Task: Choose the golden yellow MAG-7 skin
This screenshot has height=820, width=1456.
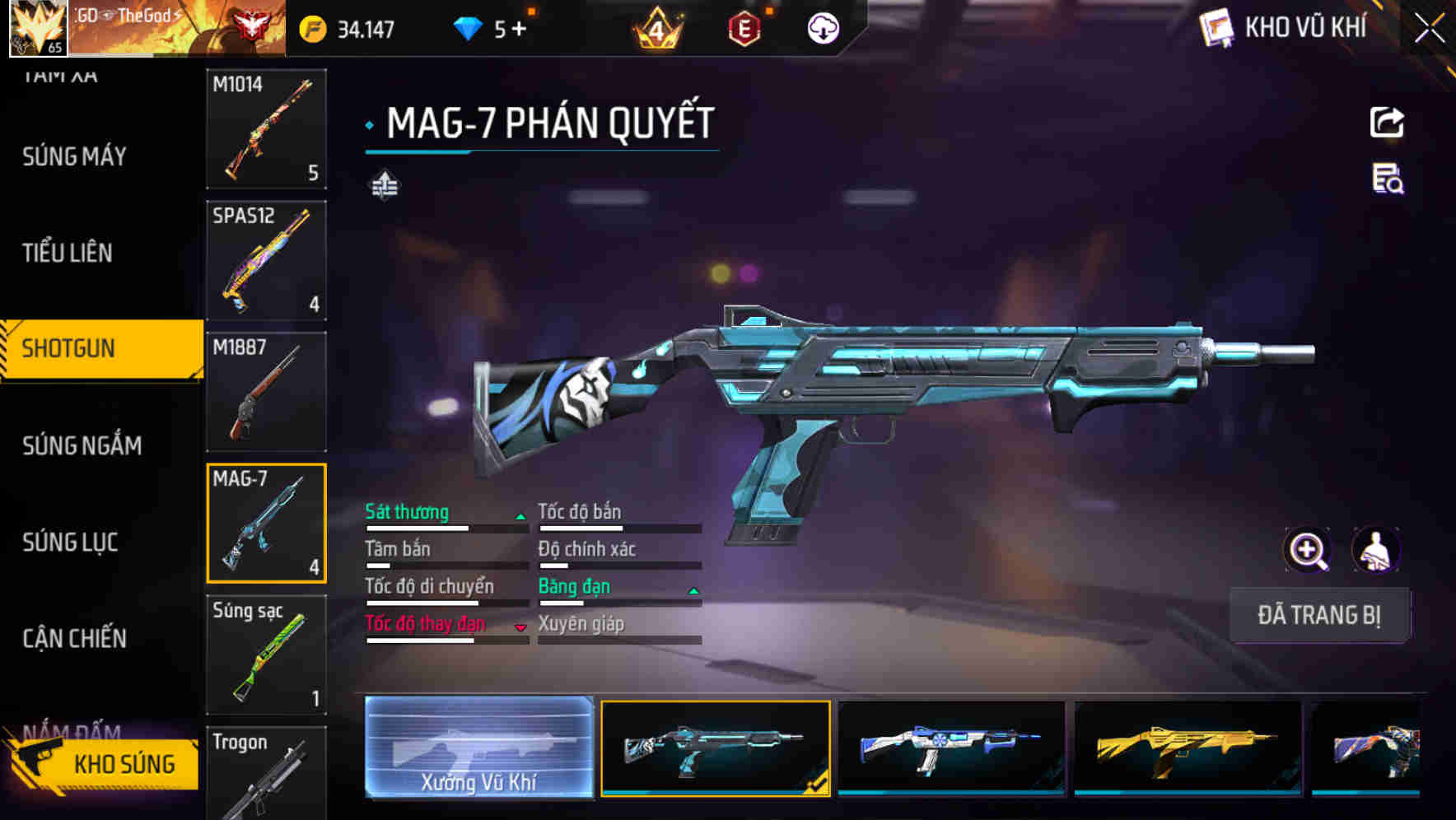Action: tap(1188, 748)
